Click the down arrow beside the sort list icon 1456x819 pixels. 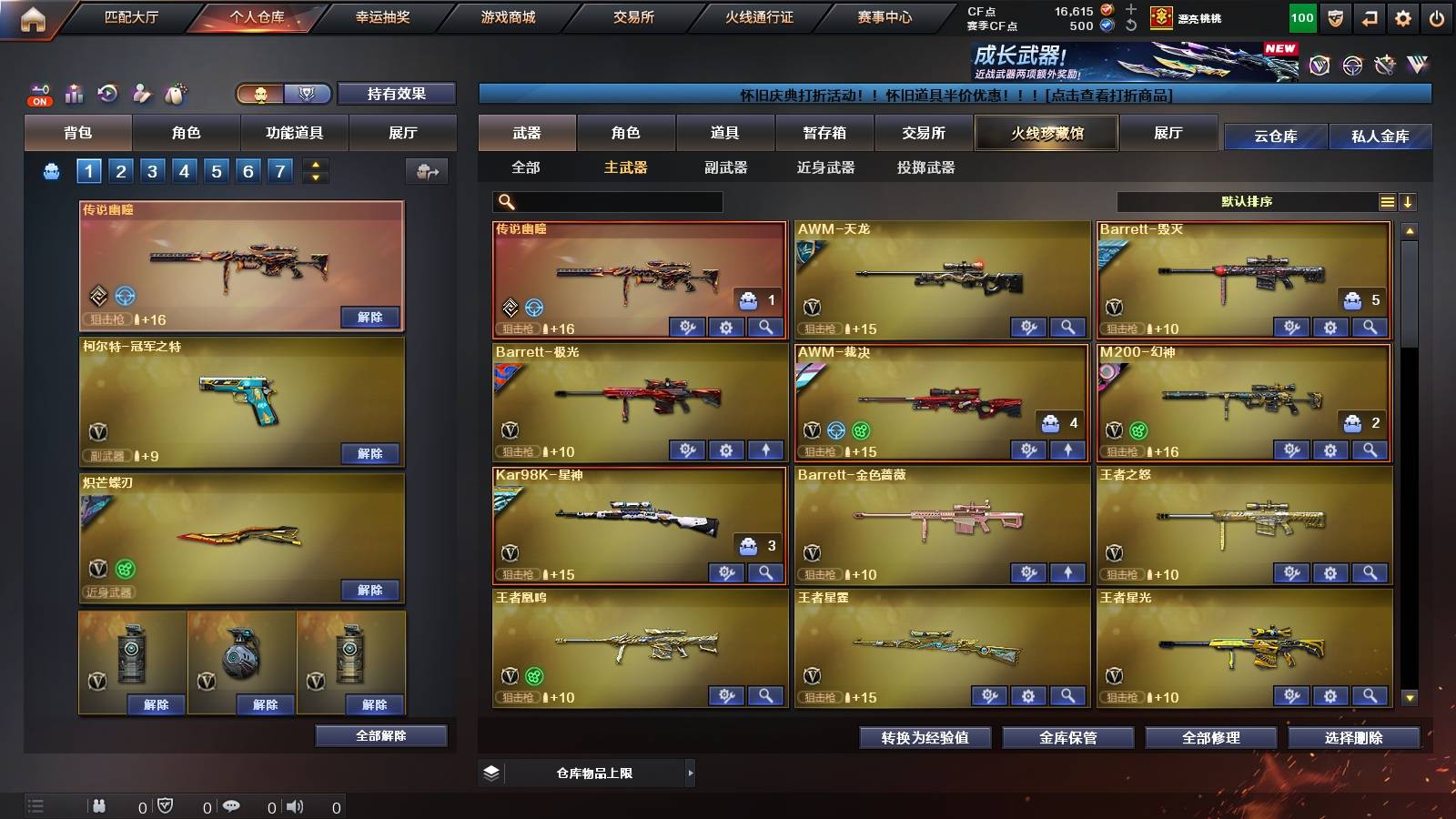[x=1409, y=201]
